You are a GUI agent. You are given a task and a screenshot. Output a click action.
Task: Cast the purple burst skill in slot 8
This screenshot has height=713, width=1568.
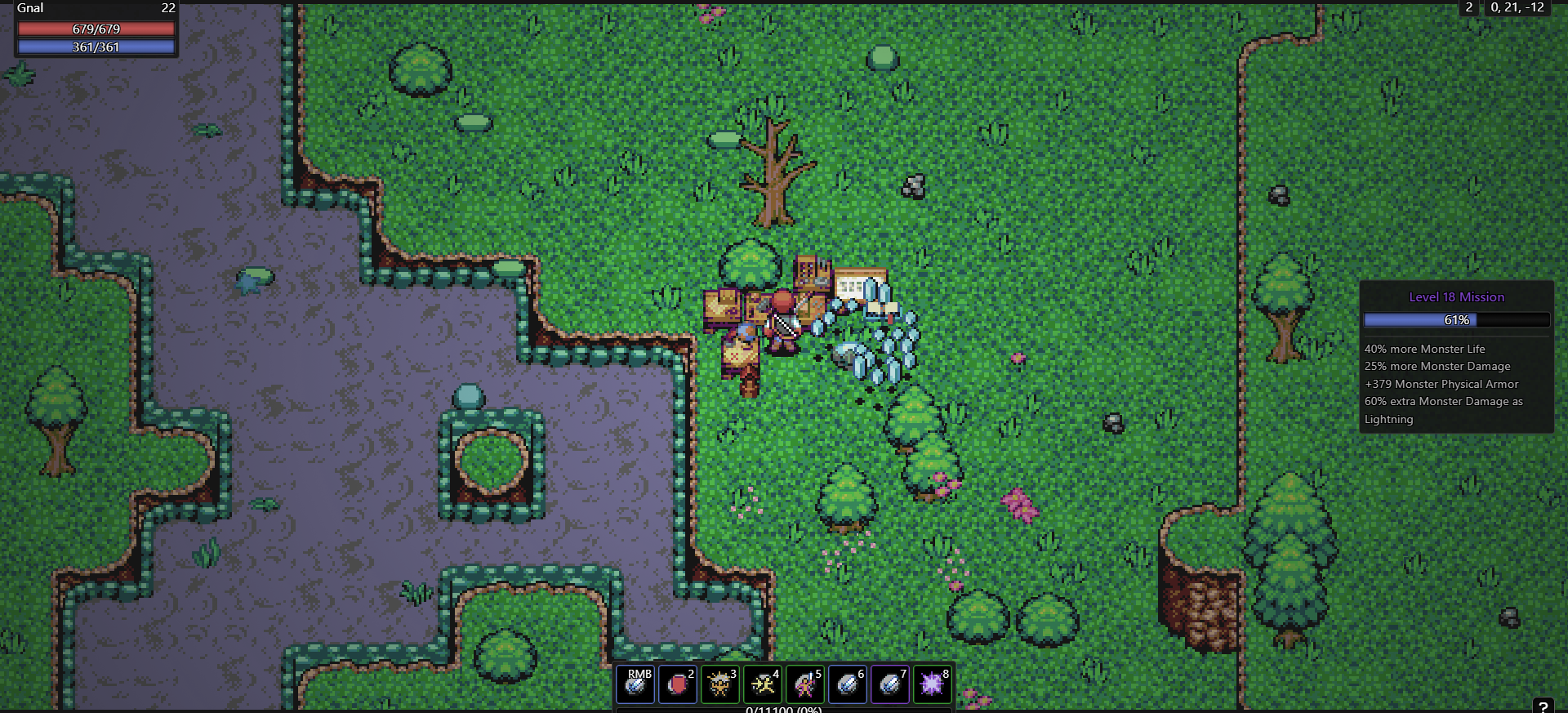[x=933, y=684]
